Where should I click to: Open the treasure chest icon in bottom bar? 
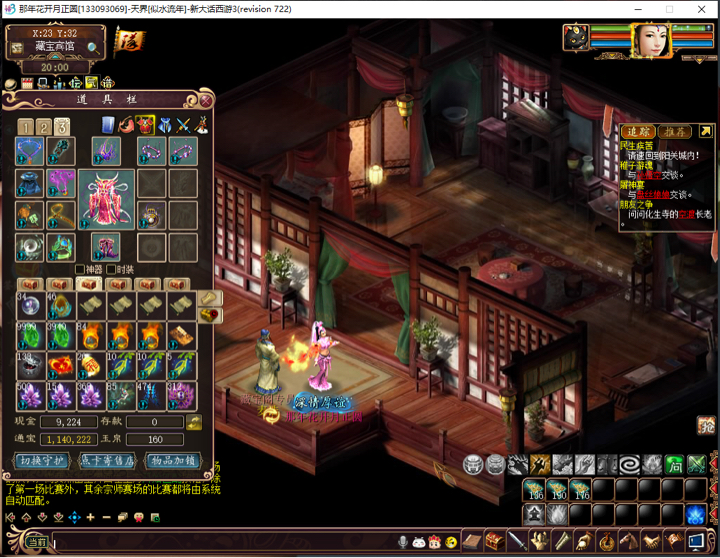coord(494,541)
